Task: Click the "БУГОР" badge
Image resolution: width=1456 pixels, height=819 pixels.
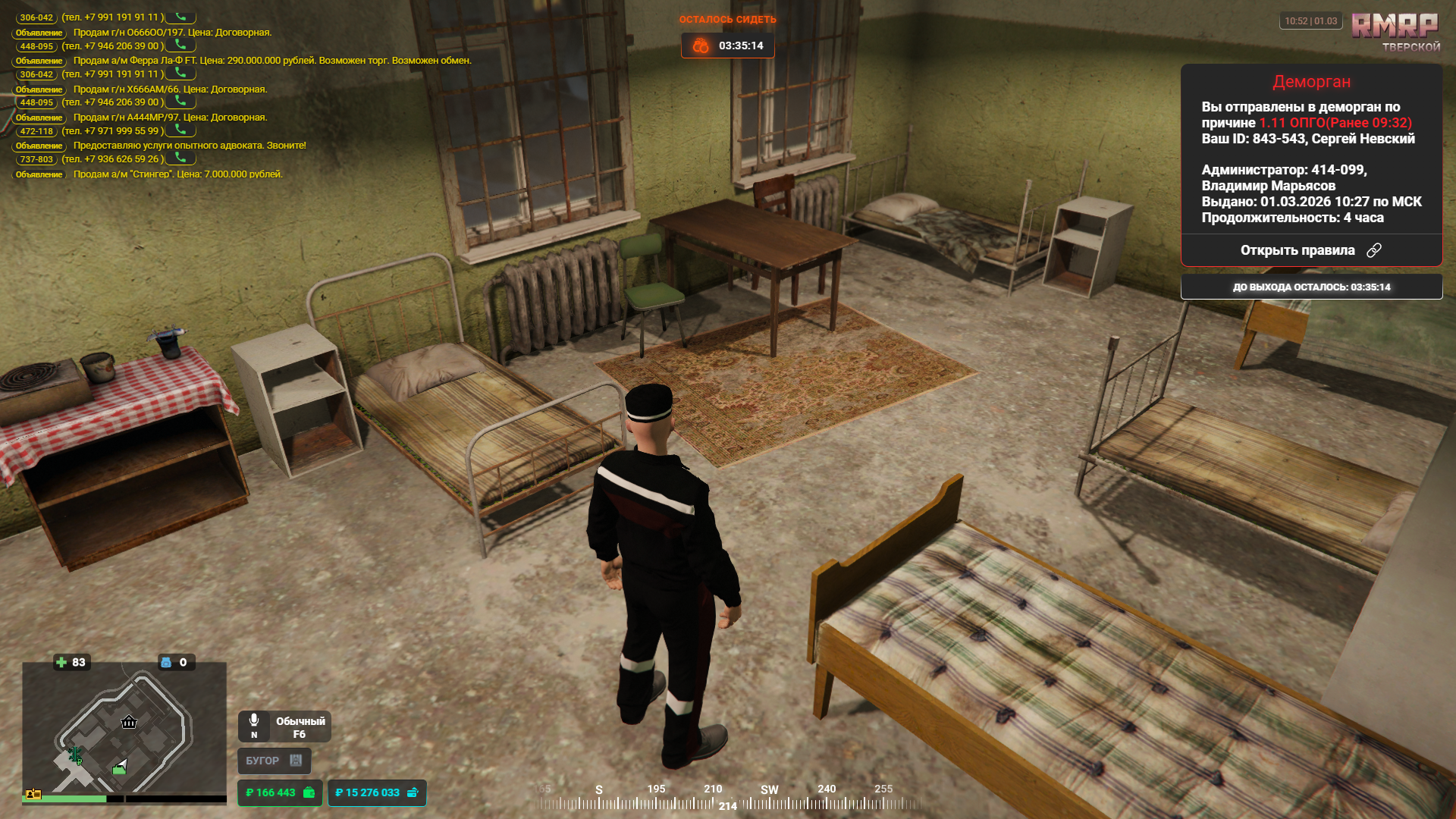Action: pos(274,761)
